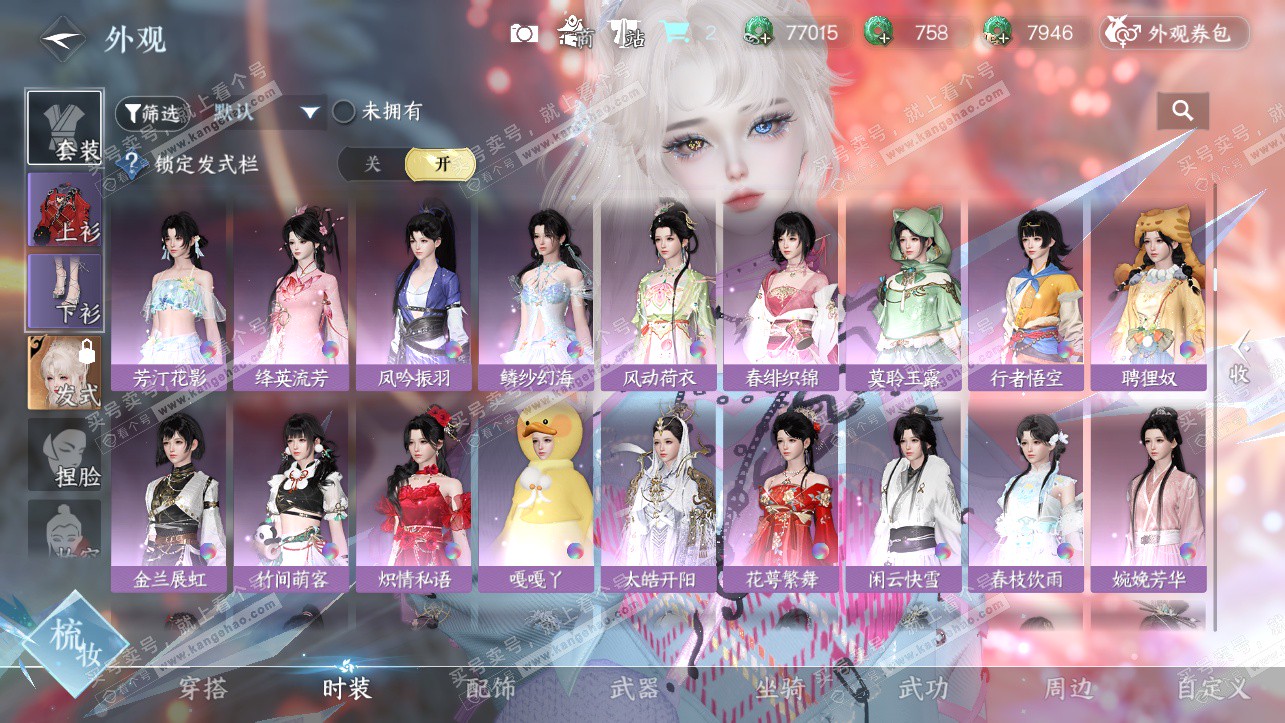Open the 捏脸 face customization category
This screenshot has width=1285, height=723.
tap(65, 457)
